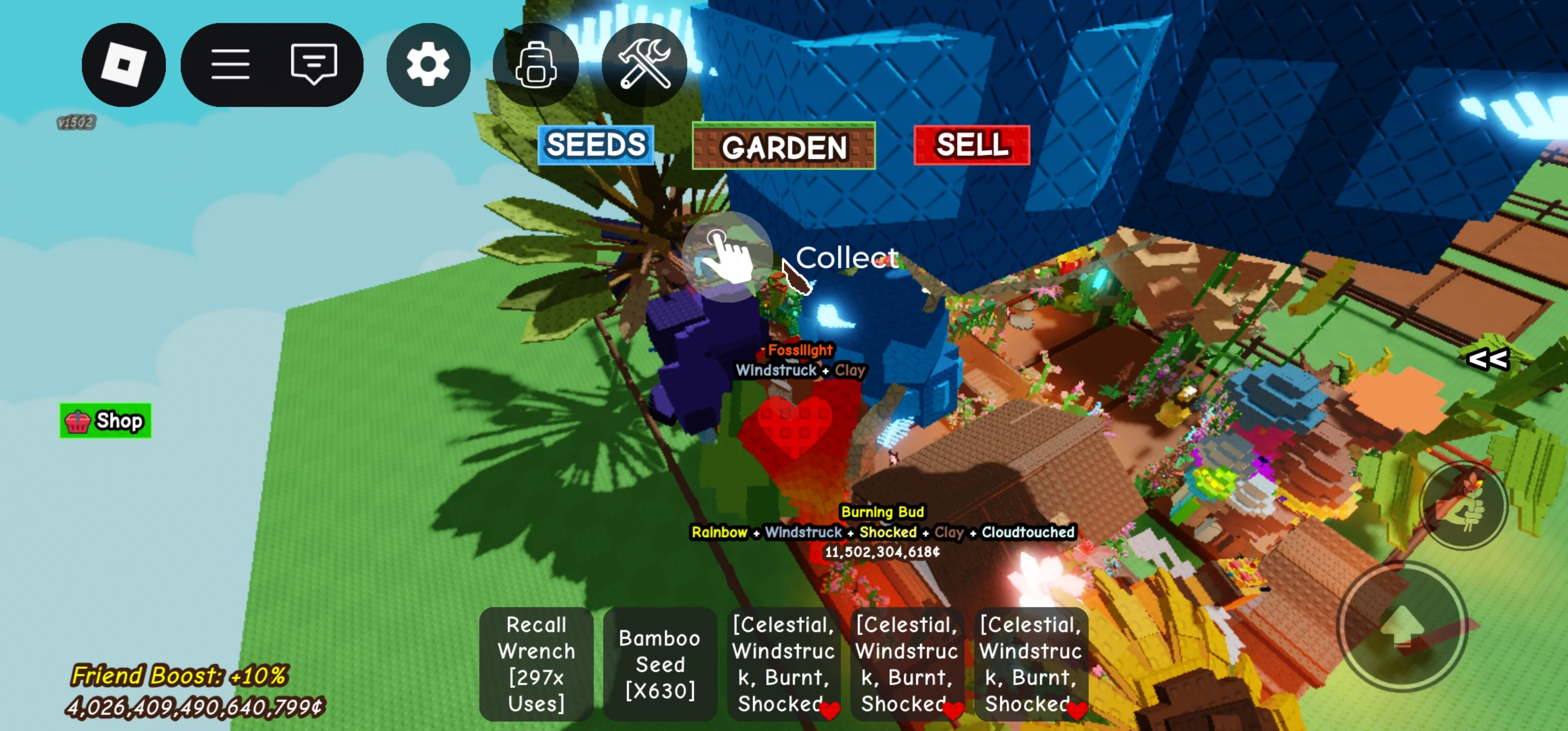
Task: Tap the Friend Boost +10% text
Action: pos(180,676)
